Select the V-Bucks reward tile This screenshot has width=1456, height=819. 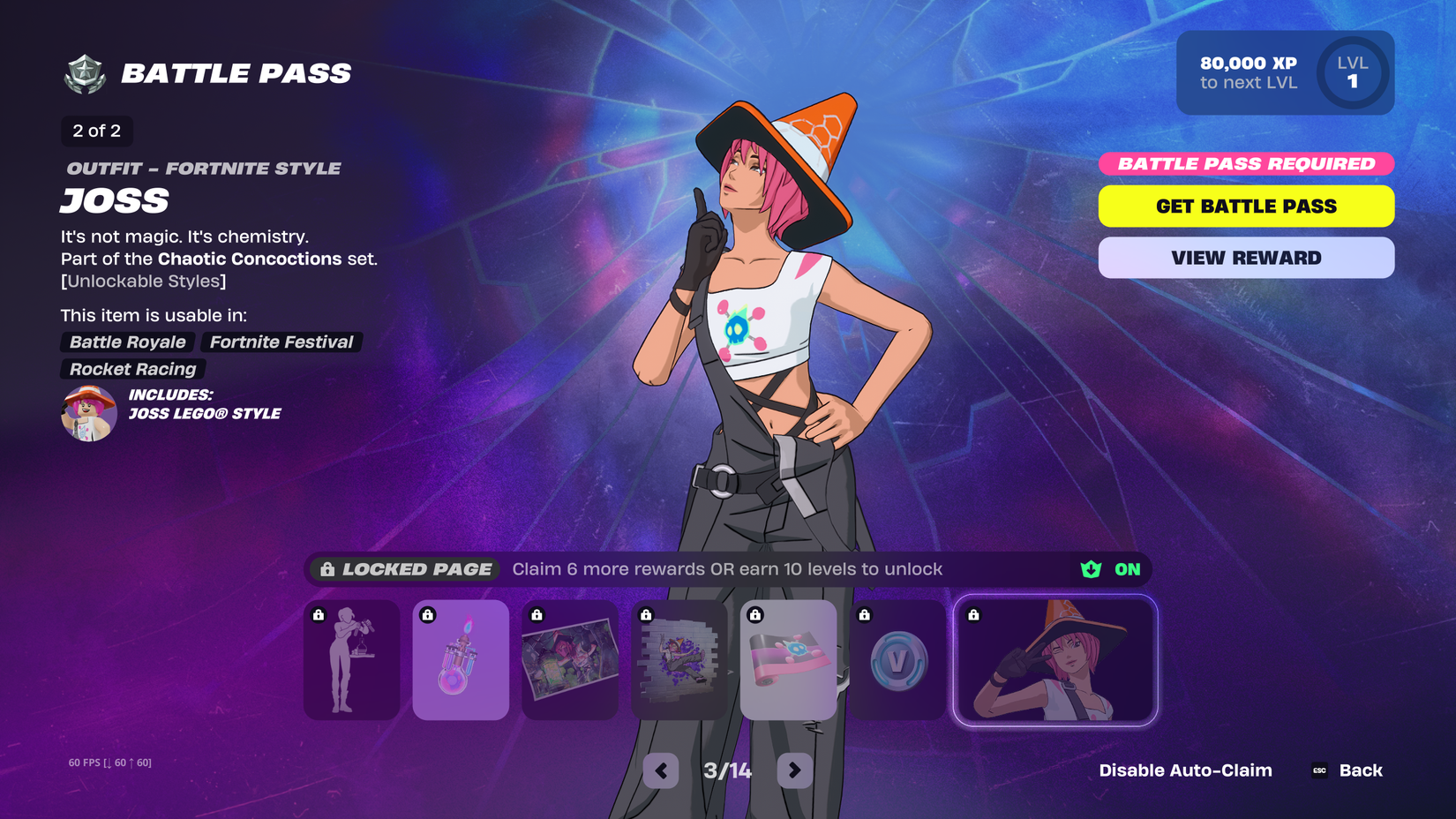tap(897, 660)
